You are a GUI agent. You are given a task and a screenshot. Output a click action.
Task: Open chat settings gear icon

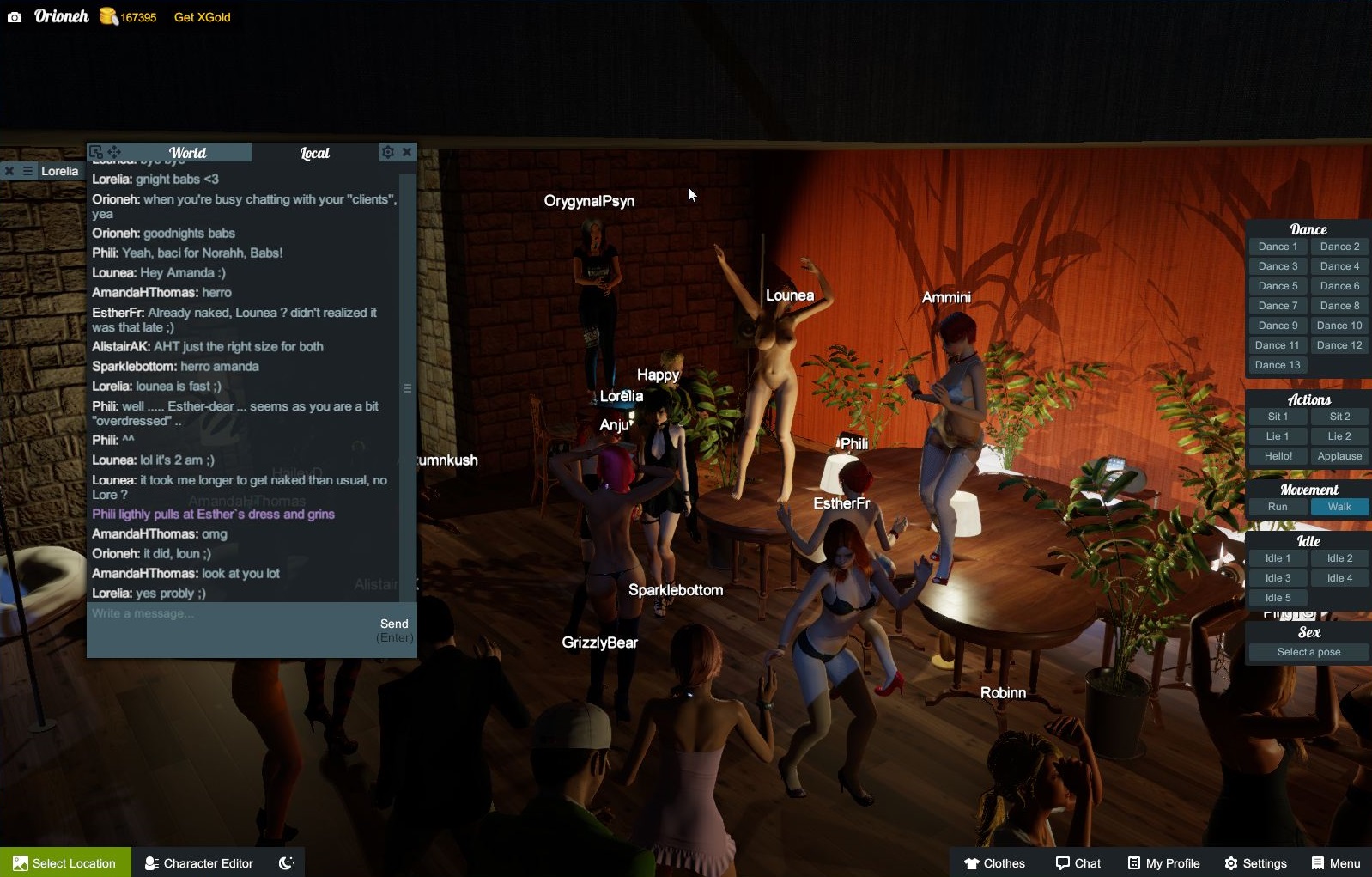[x=388, y=152]
